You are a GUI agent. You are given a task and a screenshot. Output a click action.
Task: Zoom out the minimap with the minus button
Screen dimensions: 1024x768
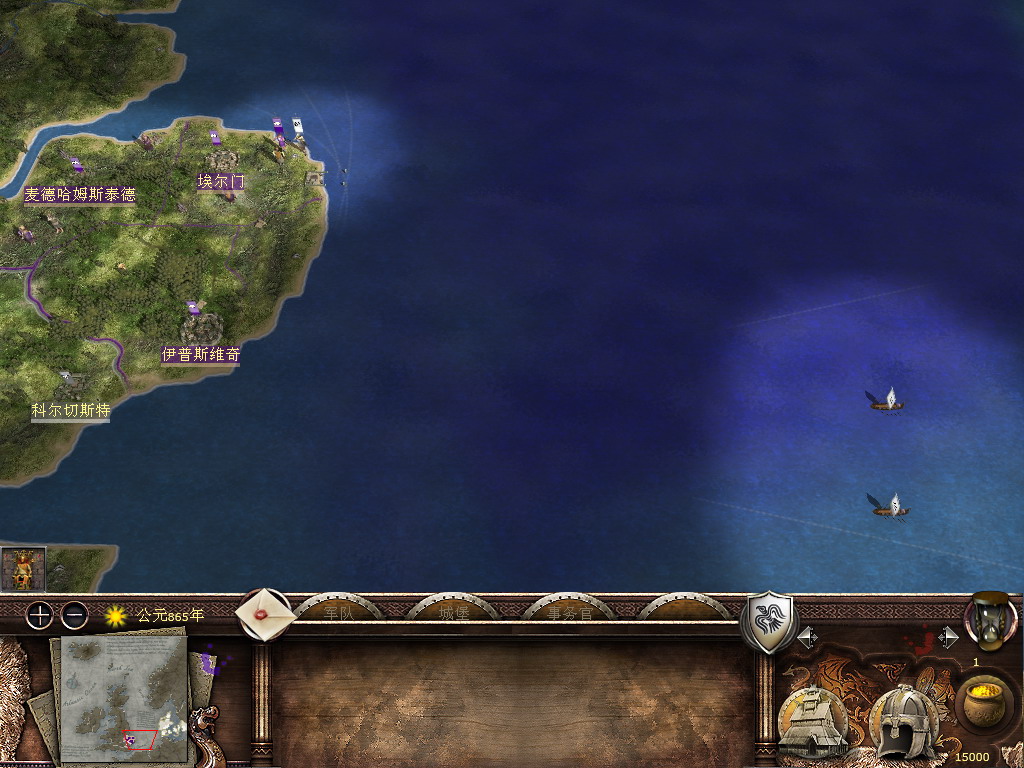click(75, 615)
